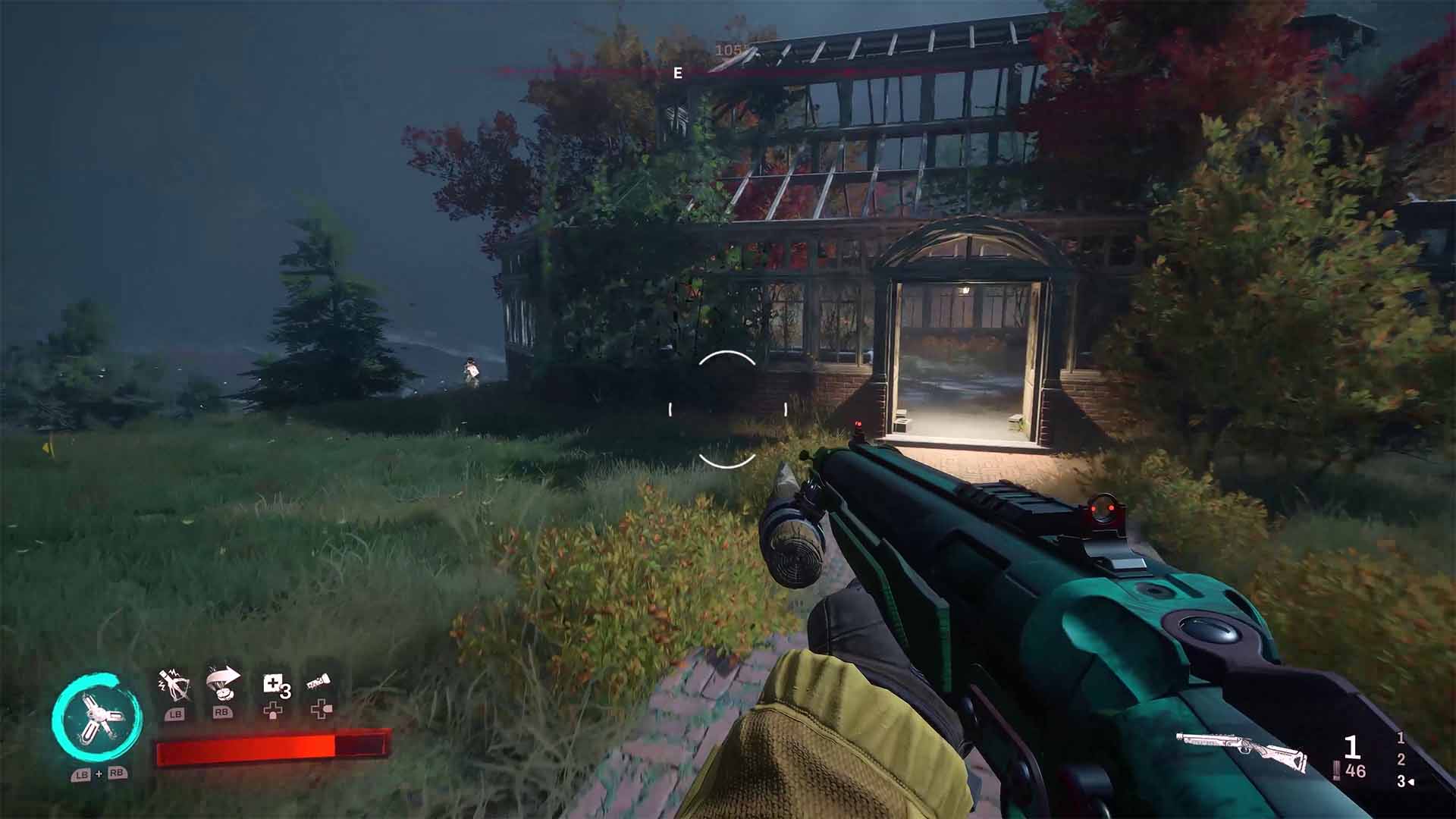Choose weapon slot 3
The width and height of the screenshot is (1456, 819).
pyautogui.click(x=1401, y=781)
